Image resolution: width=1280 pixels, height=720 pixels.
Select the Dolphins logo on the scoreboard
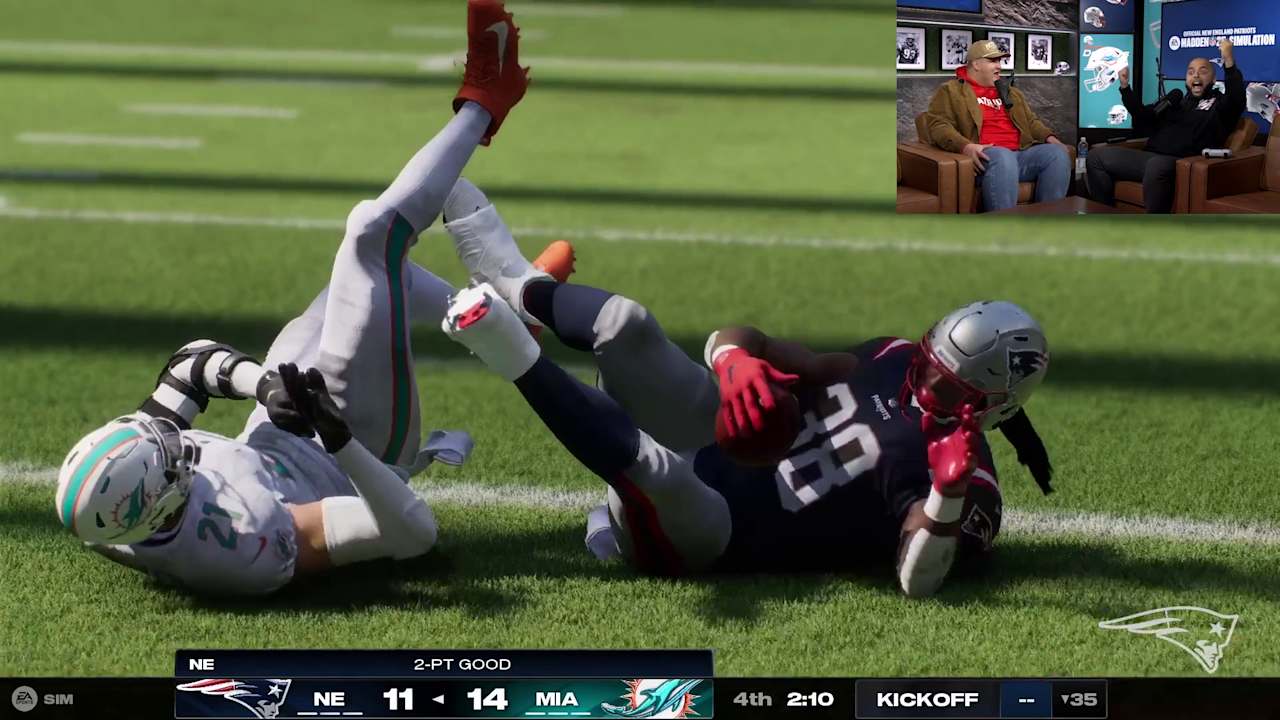(655, 698)
